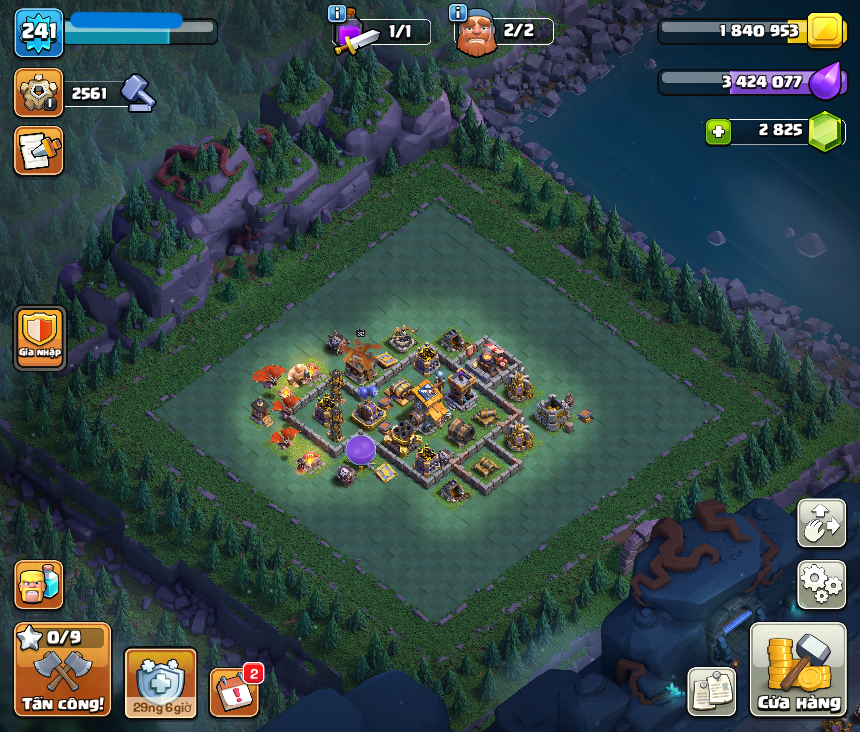View the trophy league badge
Screen dimensions: 860x732
click(39, 93)
